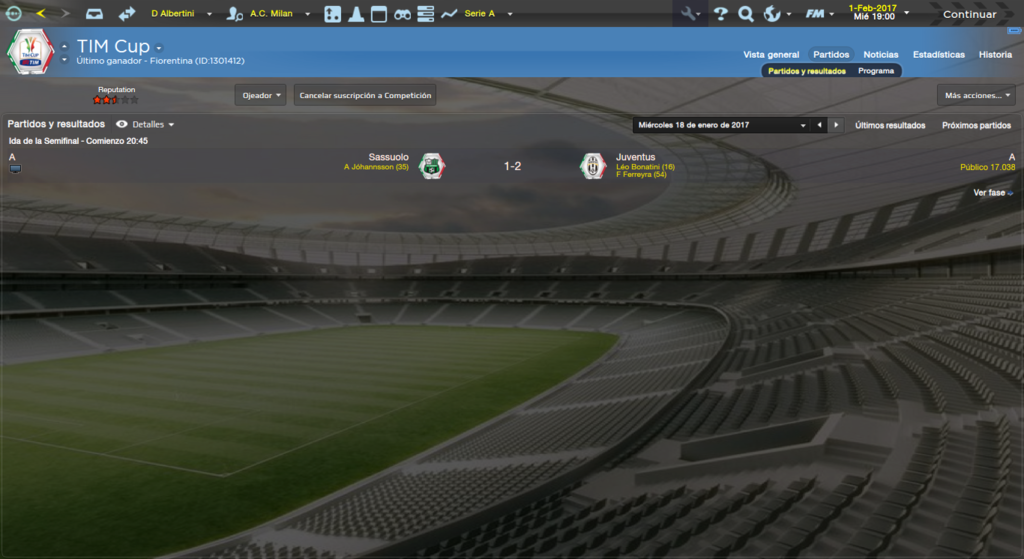The image size is (1024, 559).
Task: View Próximos partidos
Action: tap(976, 126)
